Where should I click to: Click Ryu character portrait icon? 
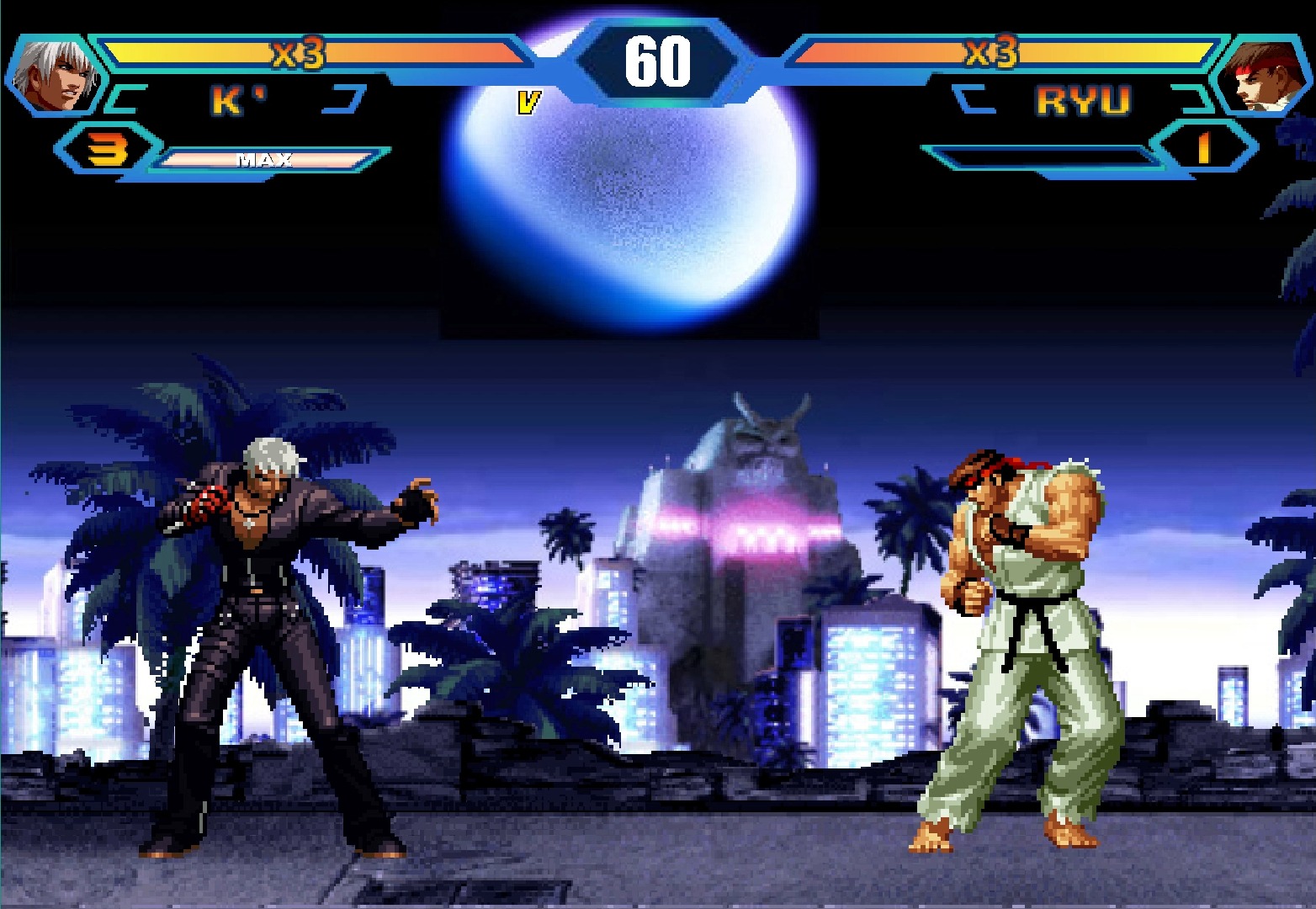(1260, 77)
